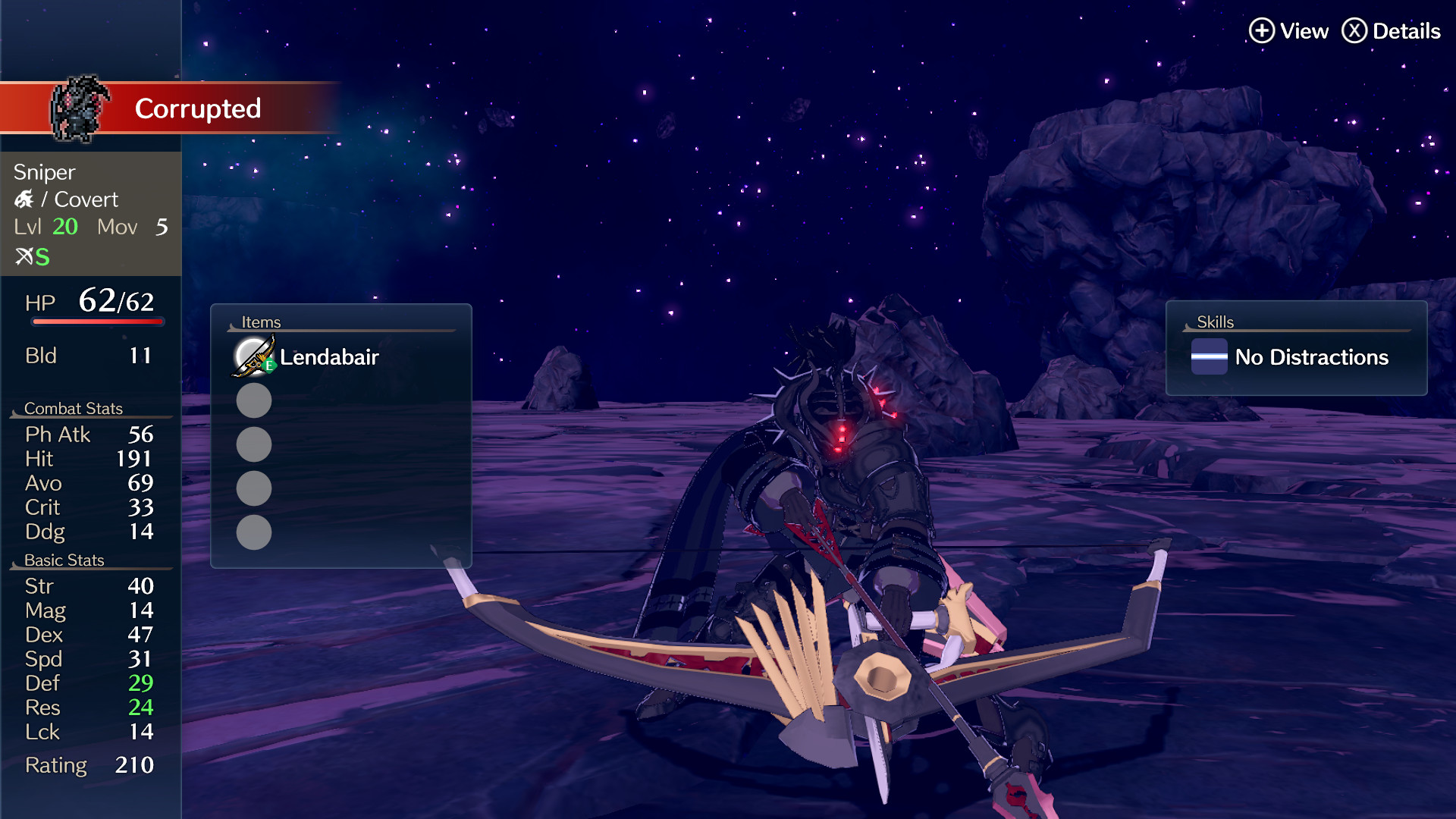The height and width of the screenshot is (819, 1456).
Task: Expand the Combat Stats section
Action: click(x=74, y=408)
